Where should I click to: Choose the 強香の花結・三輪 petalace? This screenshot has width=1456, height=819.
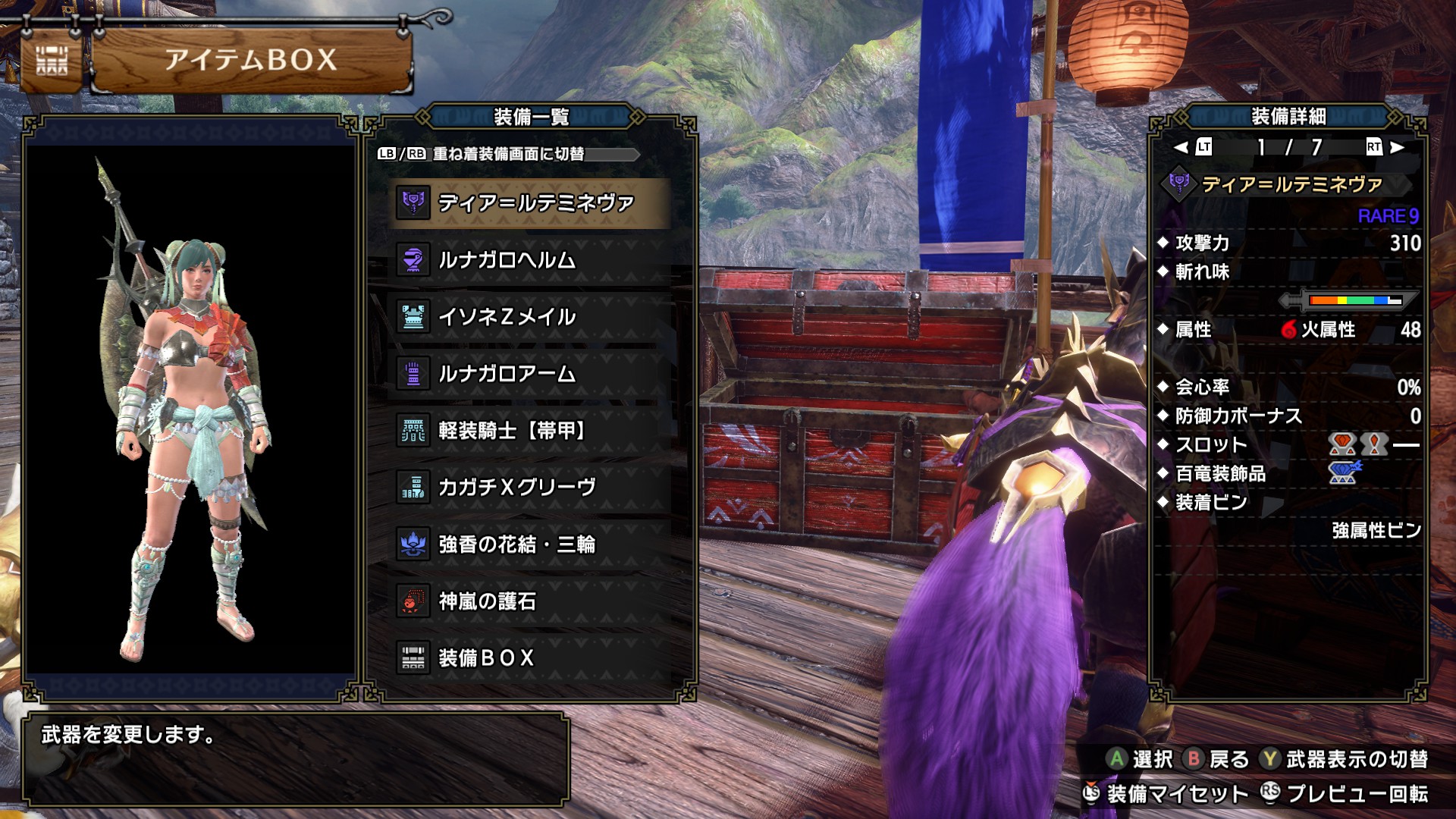coord(529,544)
